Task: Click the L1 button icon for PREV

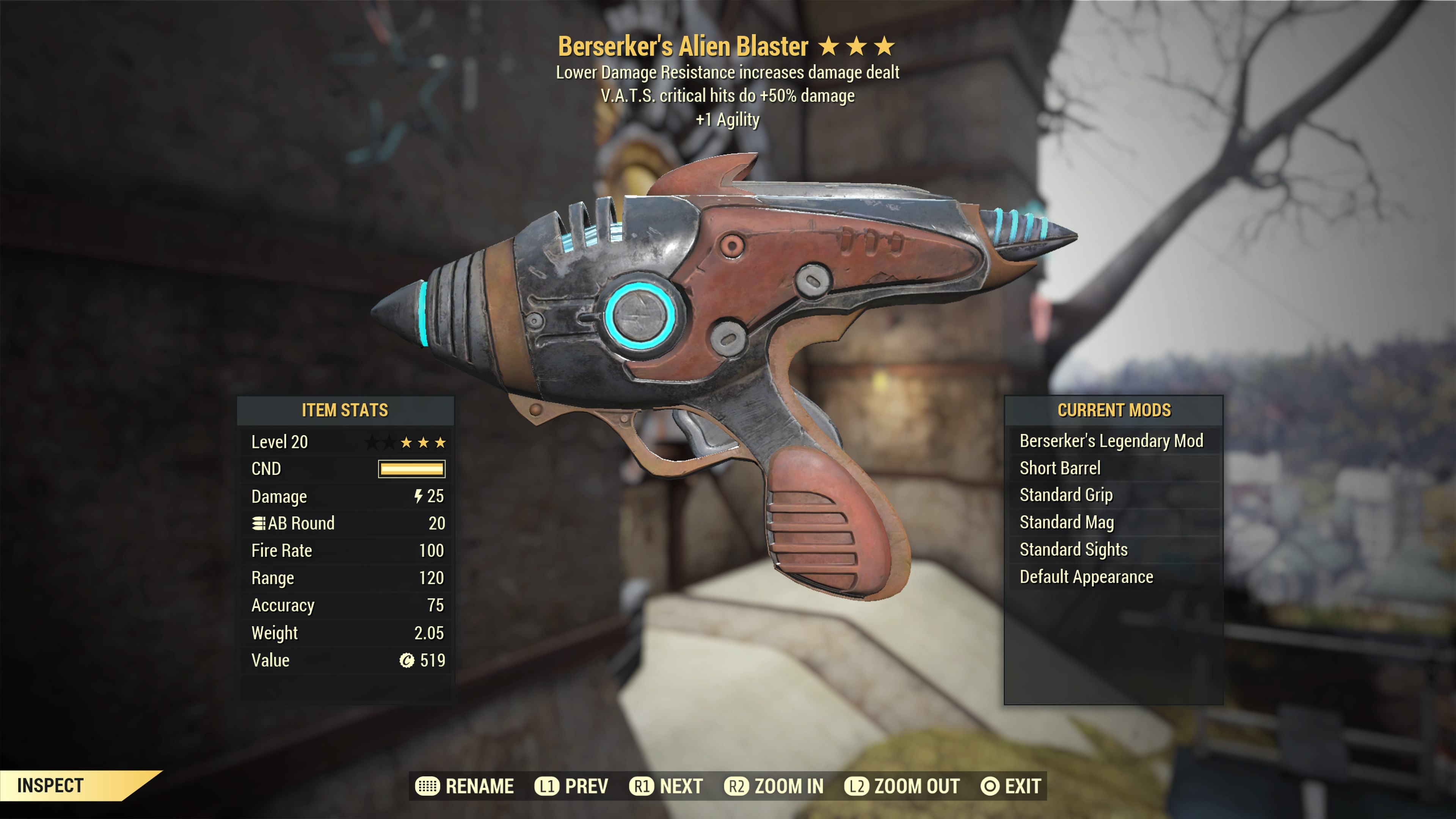Action: pyautogui.click(x=546, y=786)
